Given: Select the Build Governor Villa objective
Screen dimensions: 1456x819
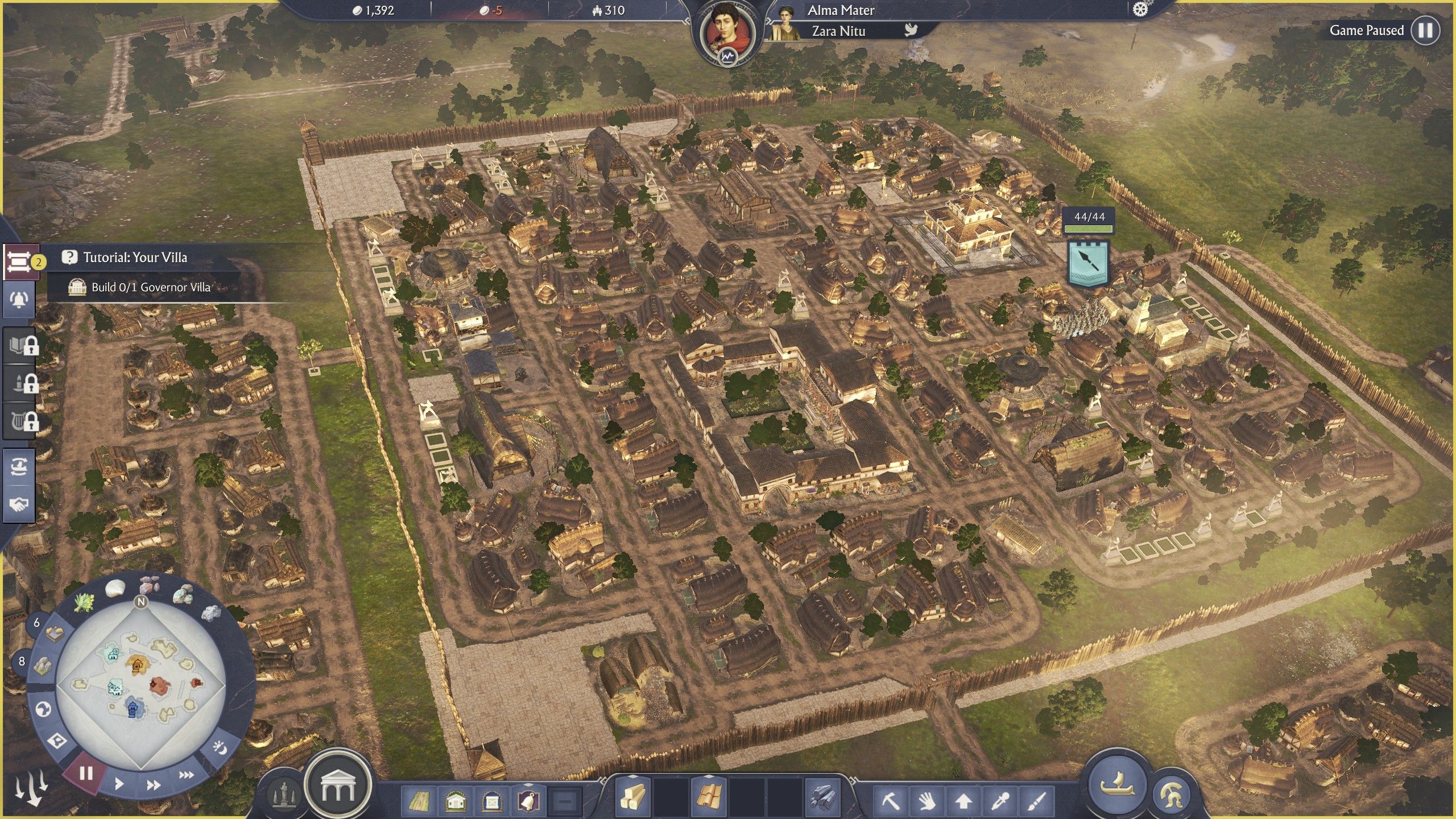Looking at the screenshot, I should [x=151, y=287].
